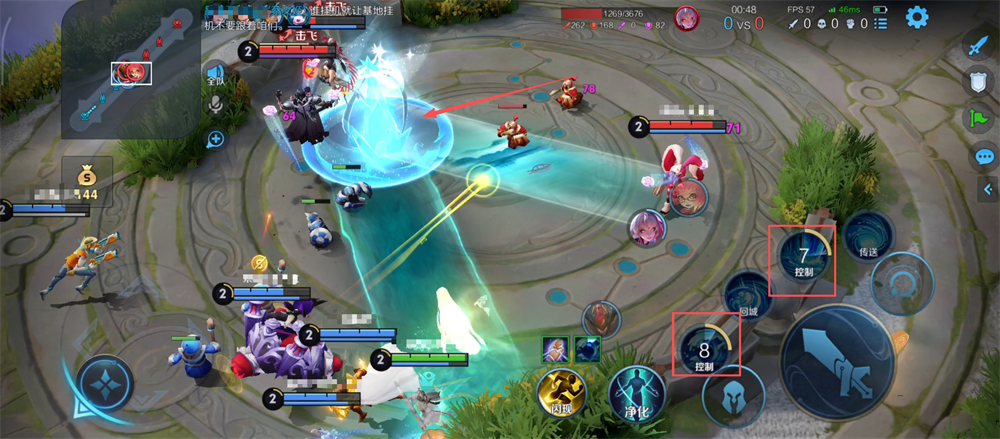This screenshot has width=1000, height=439.
Task: Open the scoreboard list icon
Action: point(880,22)
